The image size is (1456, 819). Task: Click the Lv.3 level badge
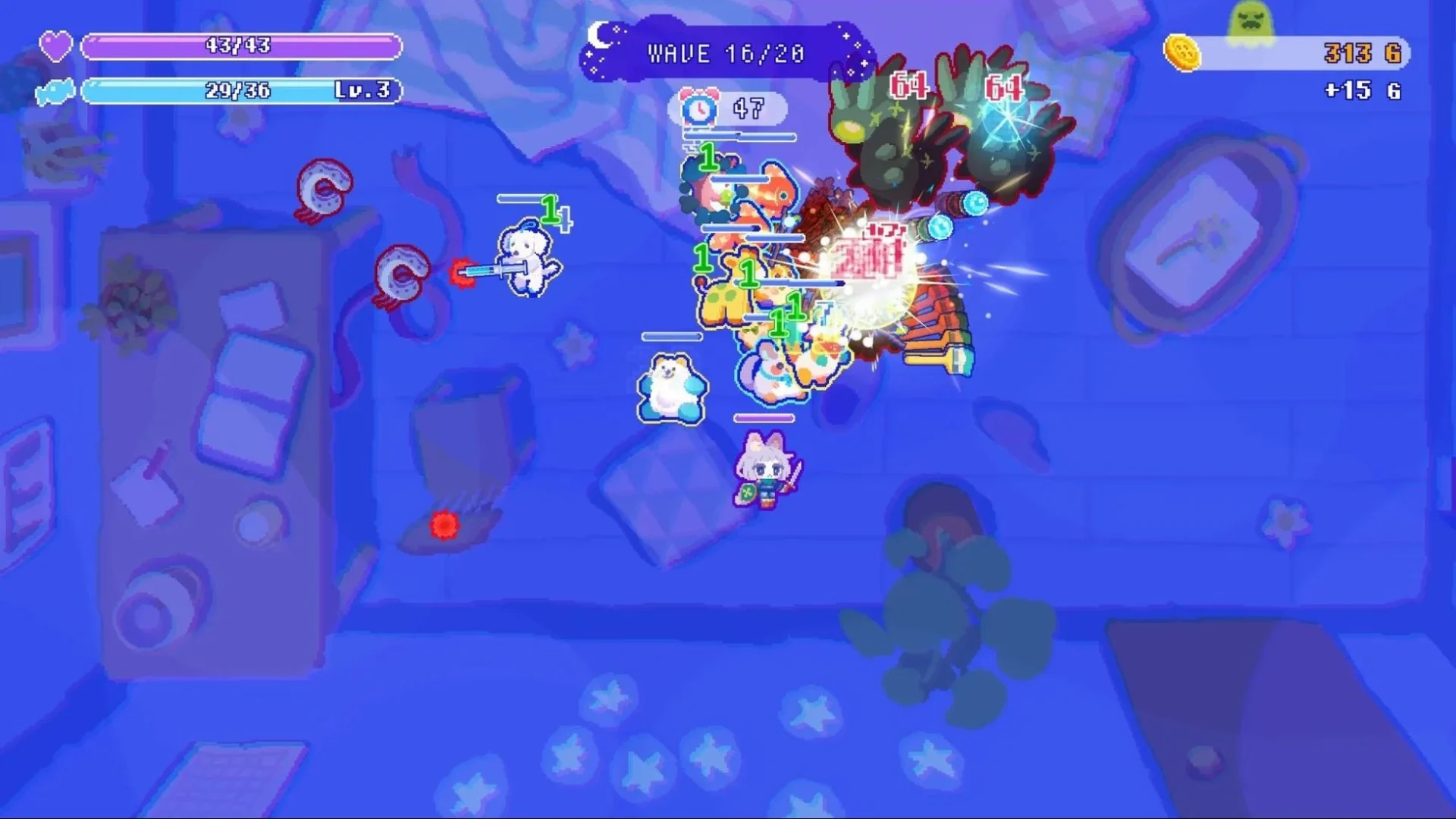point(362,91)
